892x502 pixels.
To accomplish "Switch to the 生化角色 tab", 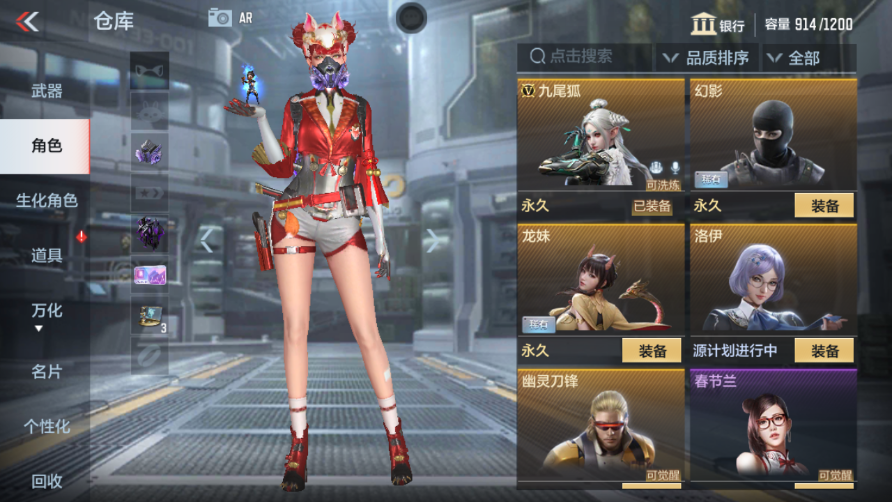I will pyautogui.click(x=46, y=200).
